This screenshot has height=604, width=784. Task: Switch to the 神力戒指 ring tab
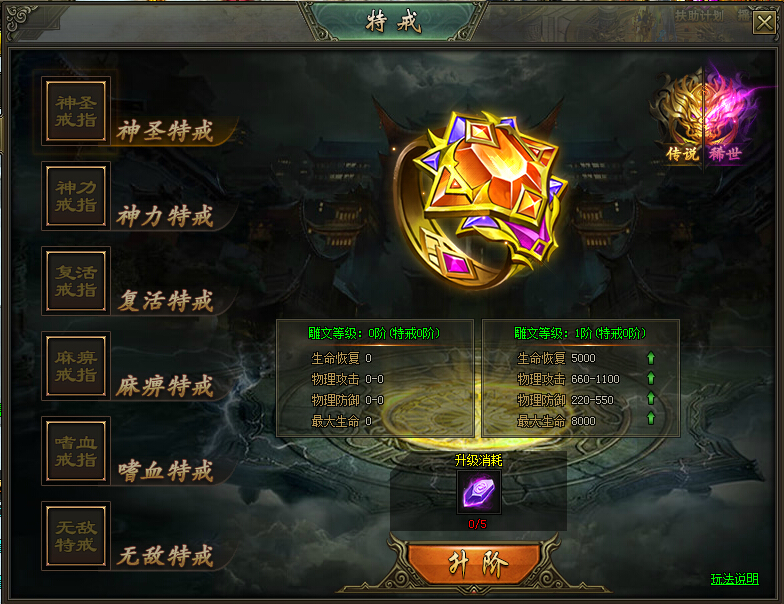pyautogui.click(x=76, y=196)
